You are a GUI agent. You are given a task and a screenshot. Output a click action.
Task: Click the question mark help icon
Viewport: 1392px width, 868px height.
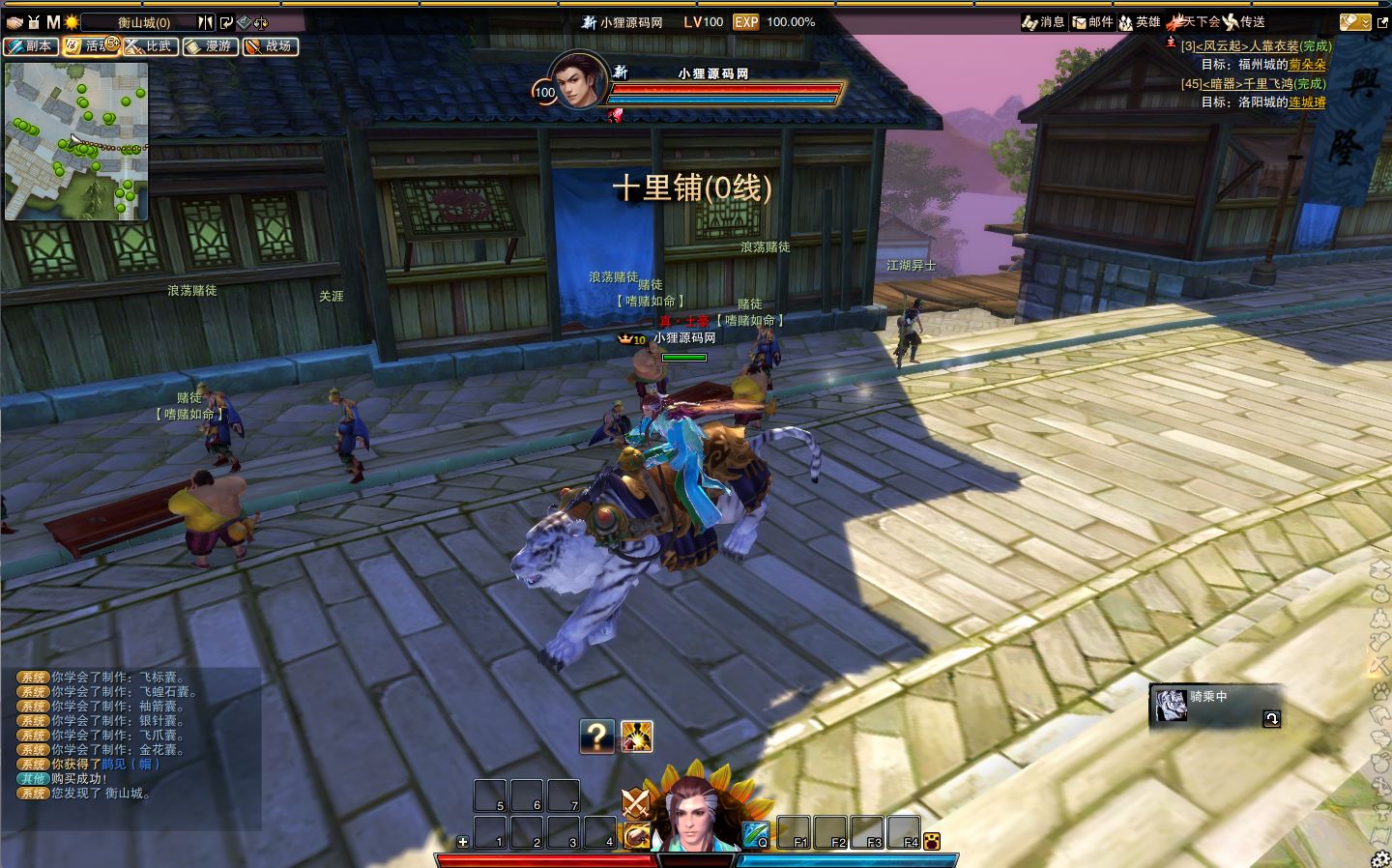pyautogui.click(x=597, y=737)
